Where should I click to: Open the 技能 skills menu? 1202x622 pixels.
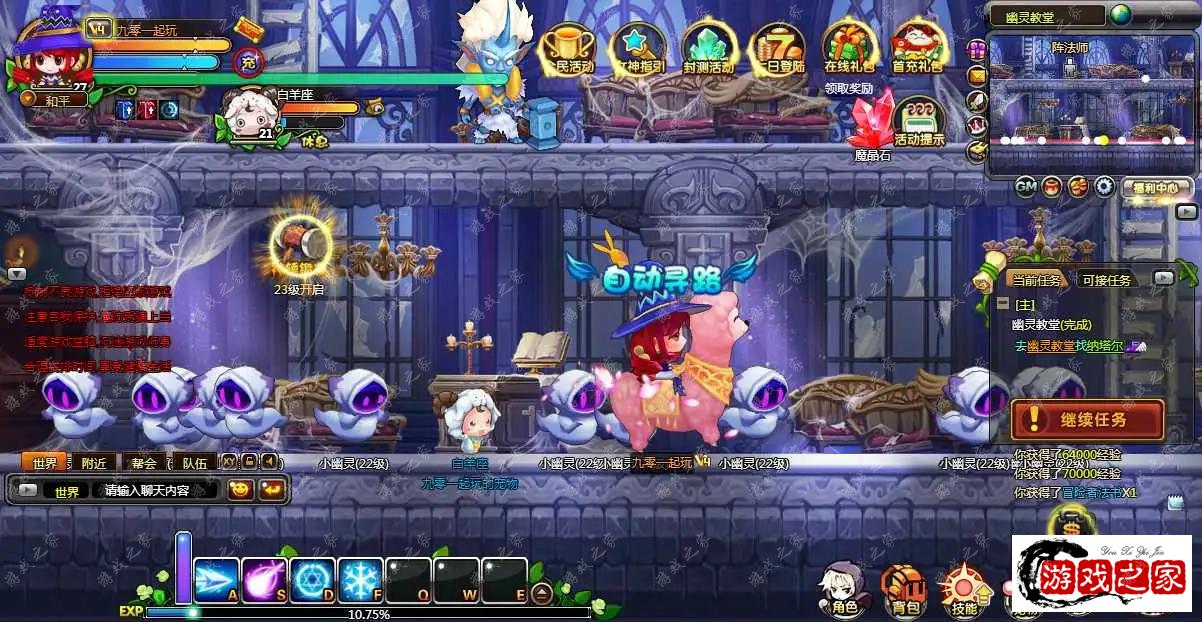[964, 588]
